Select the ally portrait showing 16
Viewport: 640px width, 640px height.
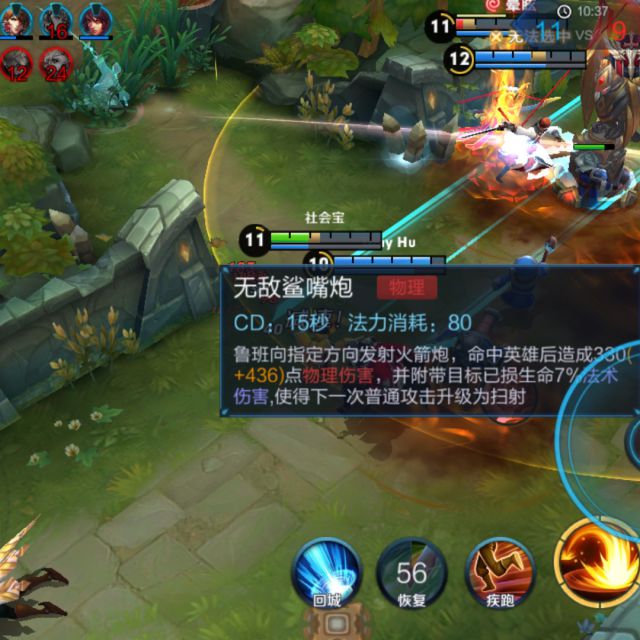55,20
